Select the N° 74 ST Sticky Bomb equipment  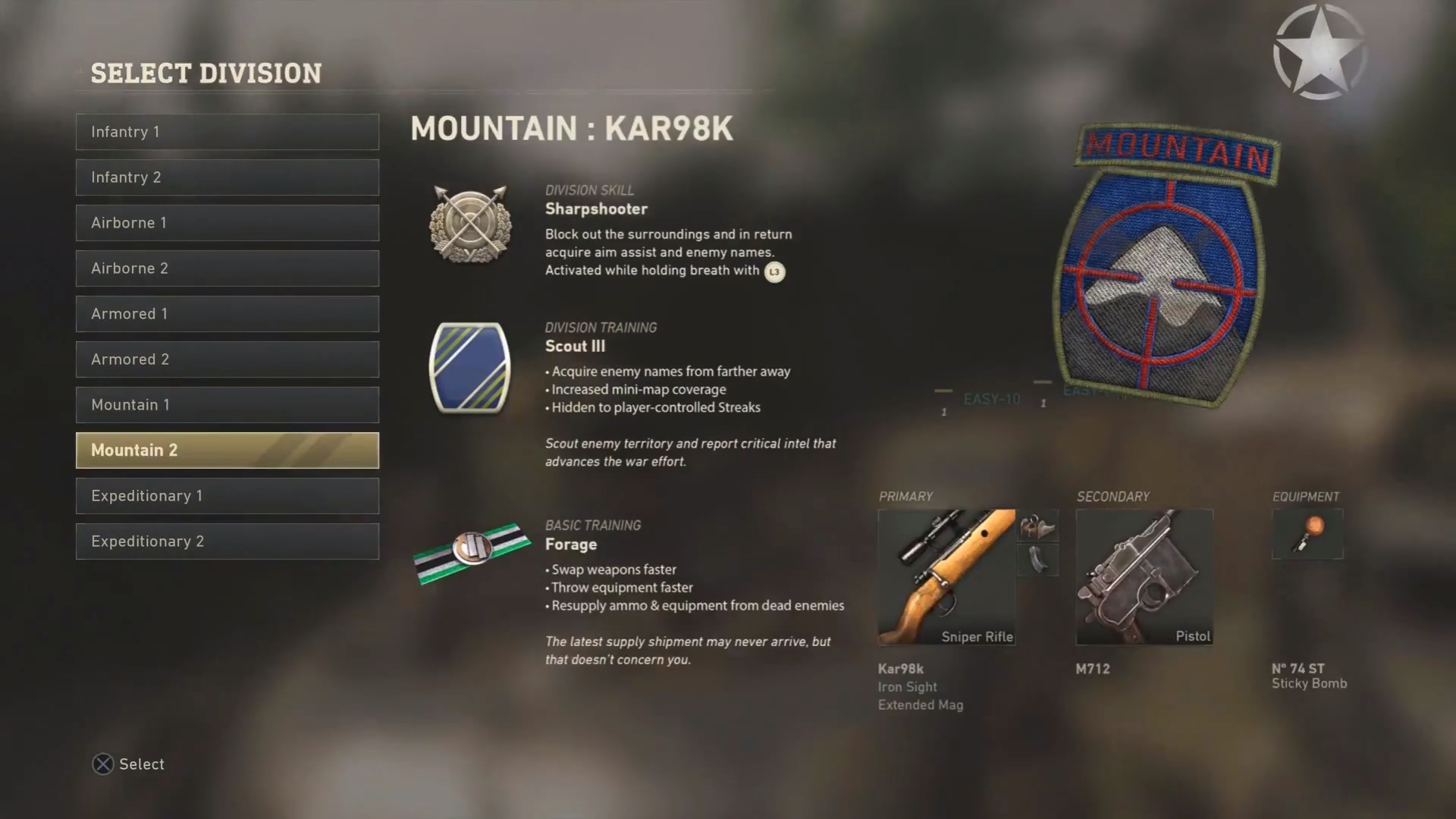1307,534
